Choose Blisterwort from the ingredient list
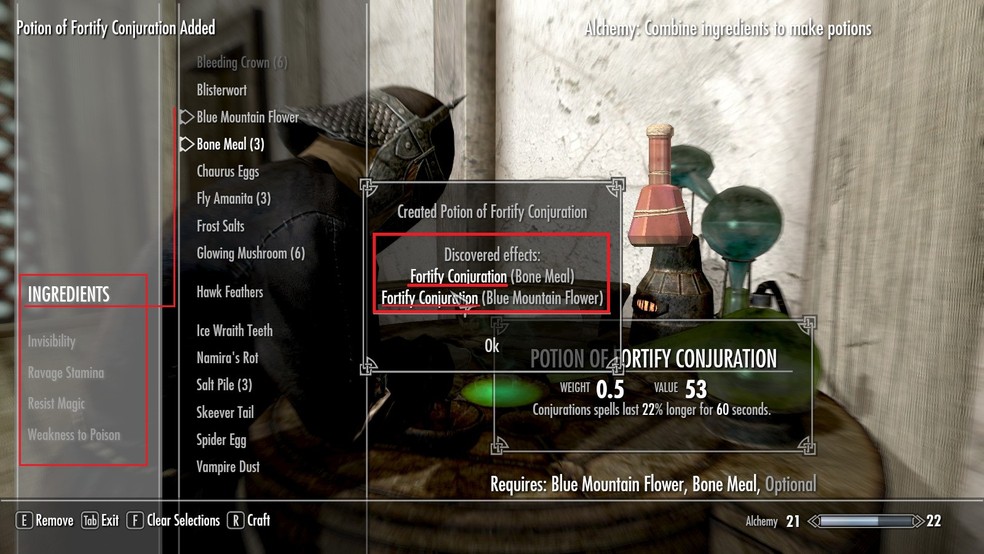The image size is (984, 554). coord(221,90)
